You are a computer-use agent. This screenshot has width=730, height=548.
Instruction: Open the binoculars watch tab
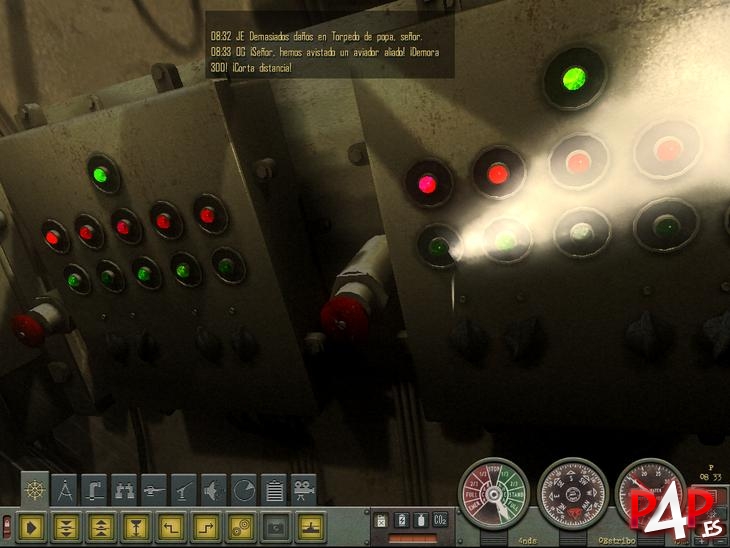point(125,489)
